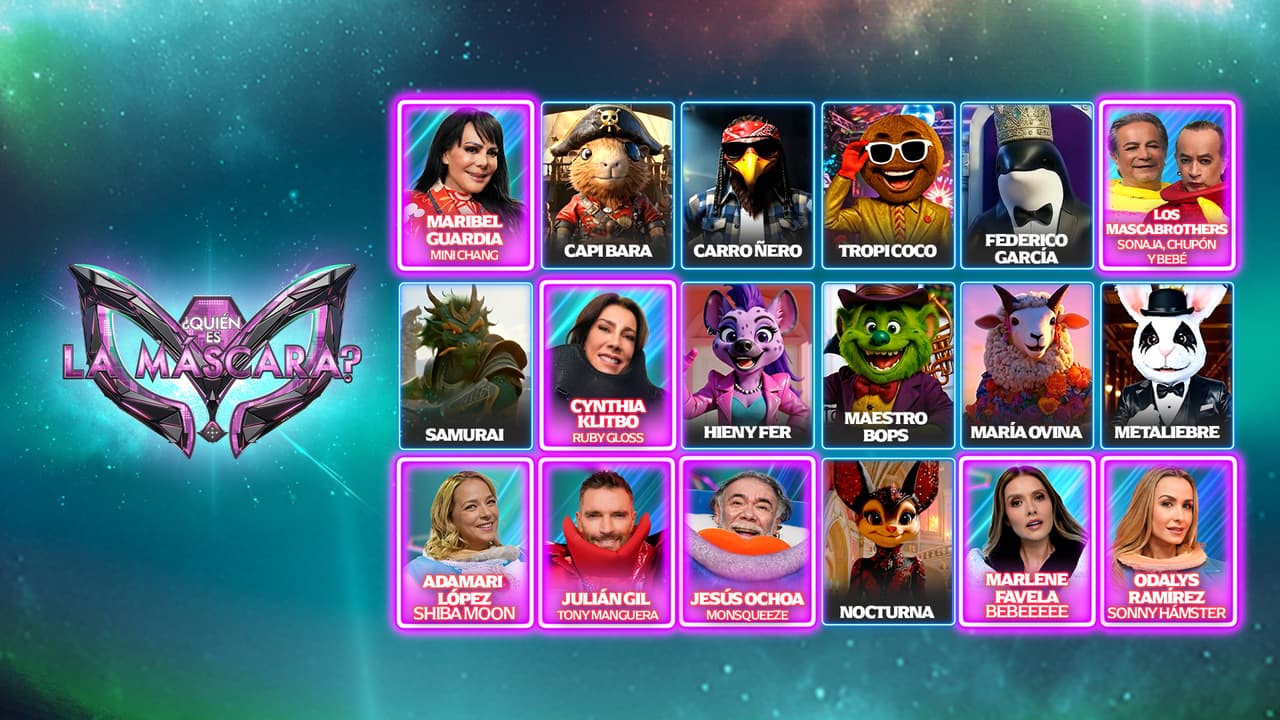This screenshot has width=1280, height=720.
Task: Choose the Maestro Bops card
Action: tap(888, 365)
